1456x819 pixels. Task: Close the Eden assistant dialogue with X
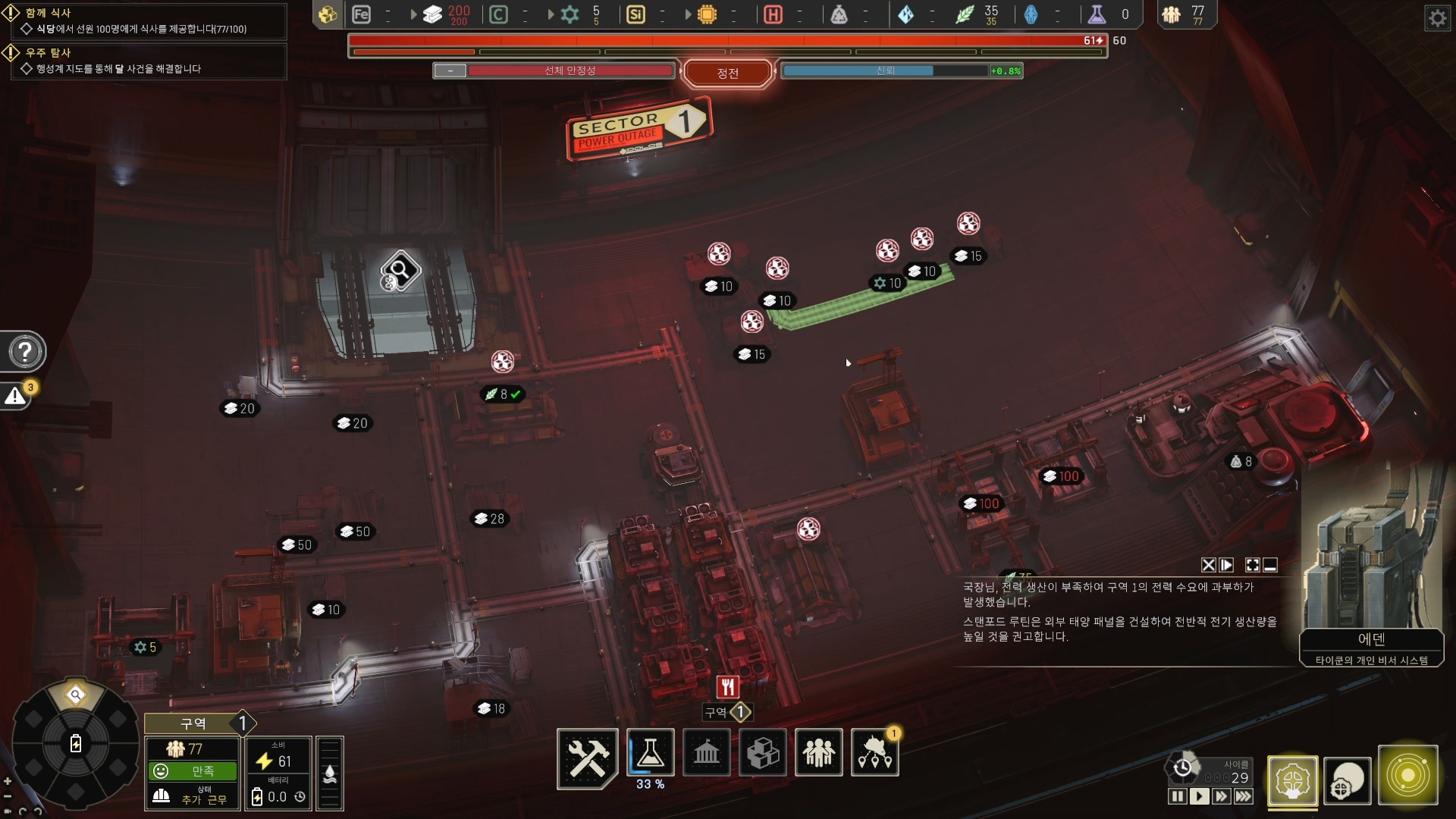point(1208,565)
